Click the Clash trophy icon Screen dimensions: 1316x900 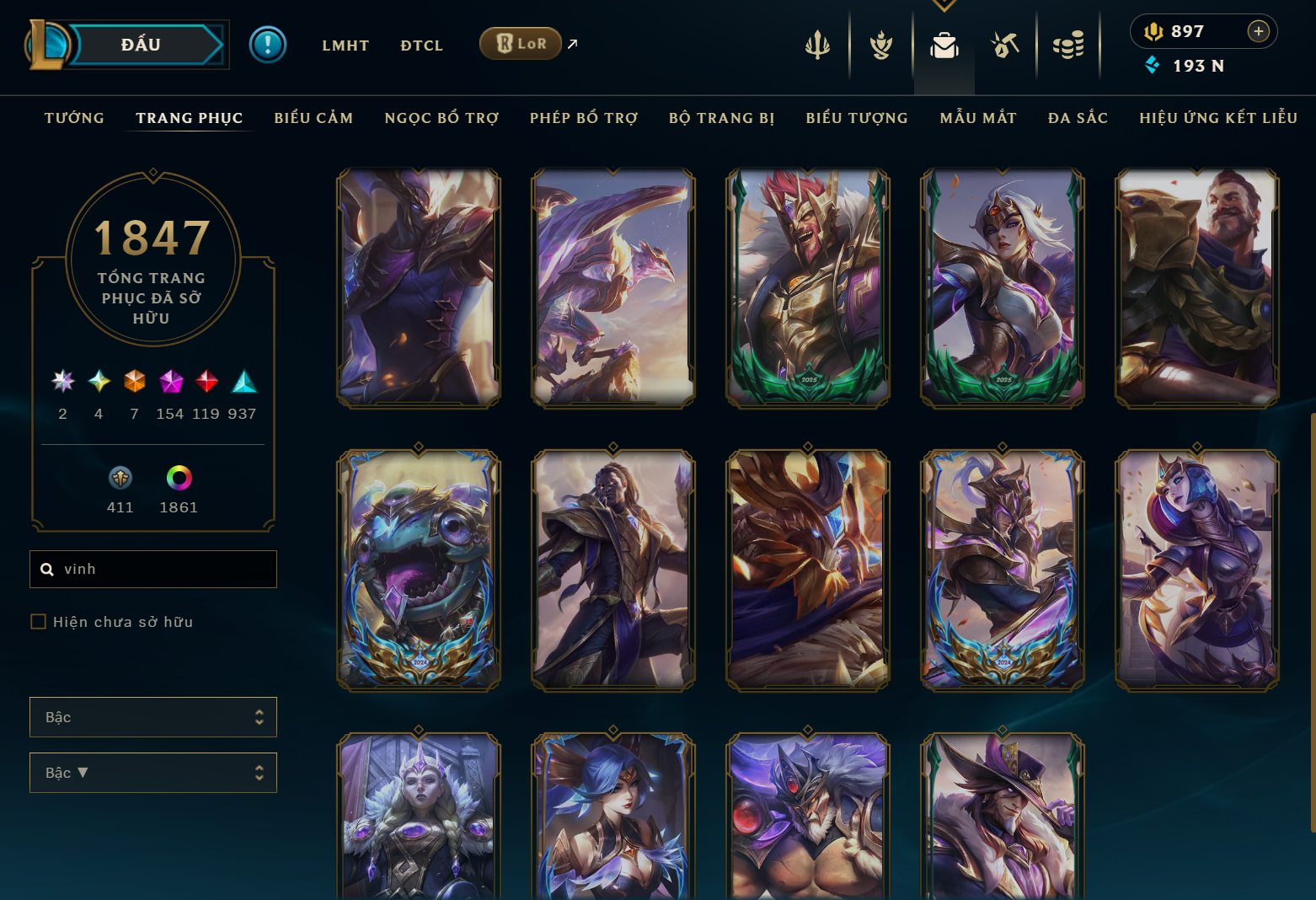click(880, 46)
